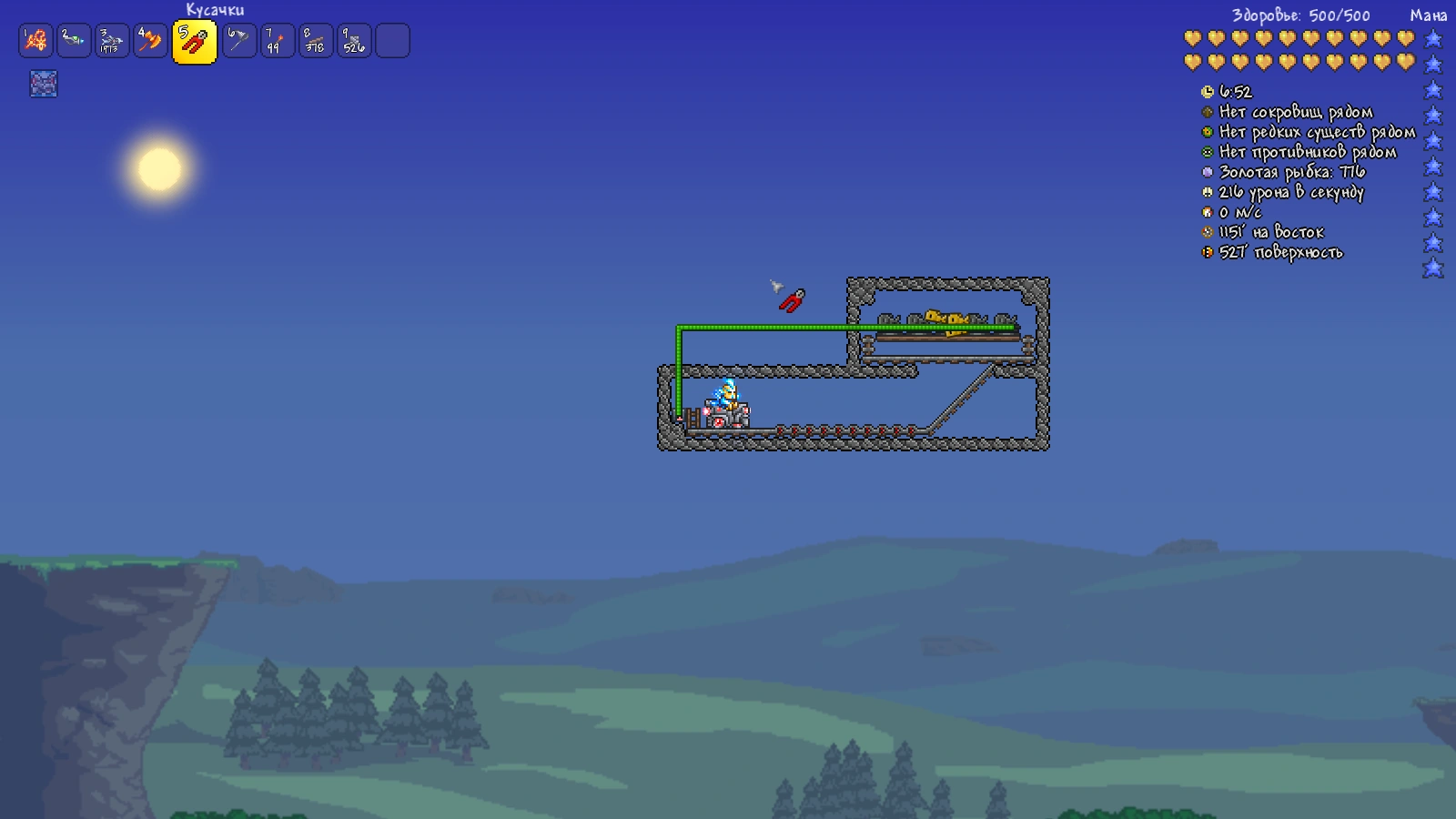Select the fiery orange weapon in slot 1
This screenshot has width=1456, height=819.
click(35, 41)
